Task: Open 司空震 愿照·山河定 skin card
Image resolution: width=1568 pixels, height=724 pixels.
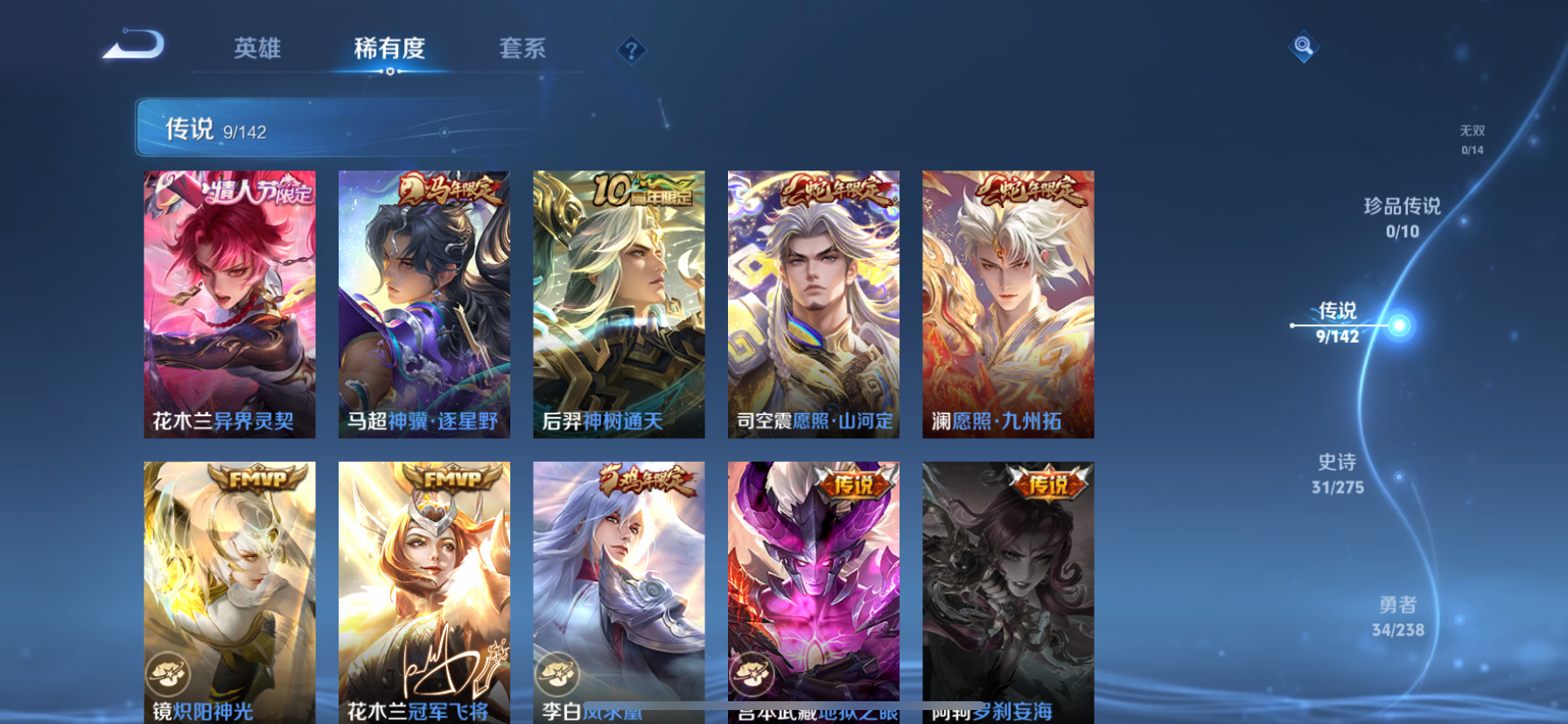Action: click(813, 303)
